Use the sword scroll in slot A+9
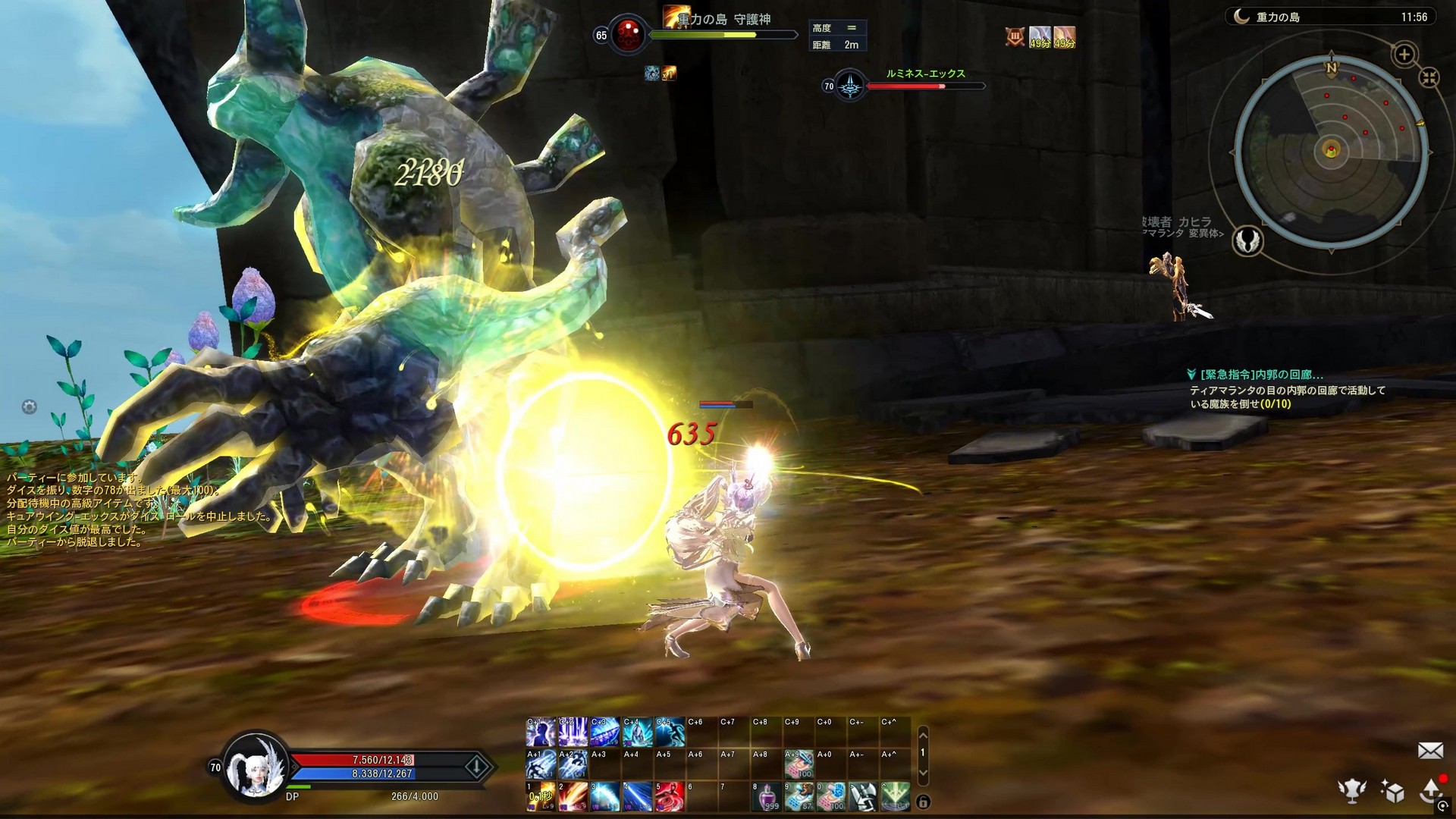Viewport: 1456px width, 819px height. 799,764
